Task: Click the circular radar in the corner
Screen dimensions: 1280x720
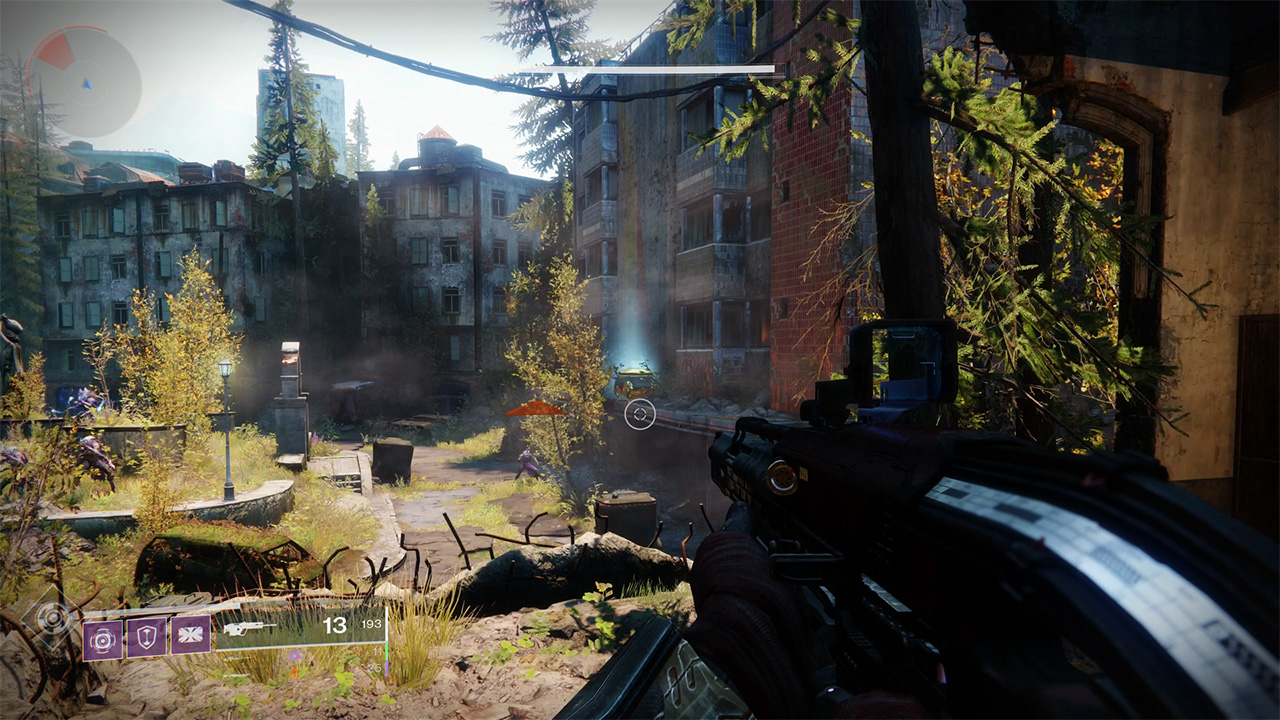Action: 85,82
